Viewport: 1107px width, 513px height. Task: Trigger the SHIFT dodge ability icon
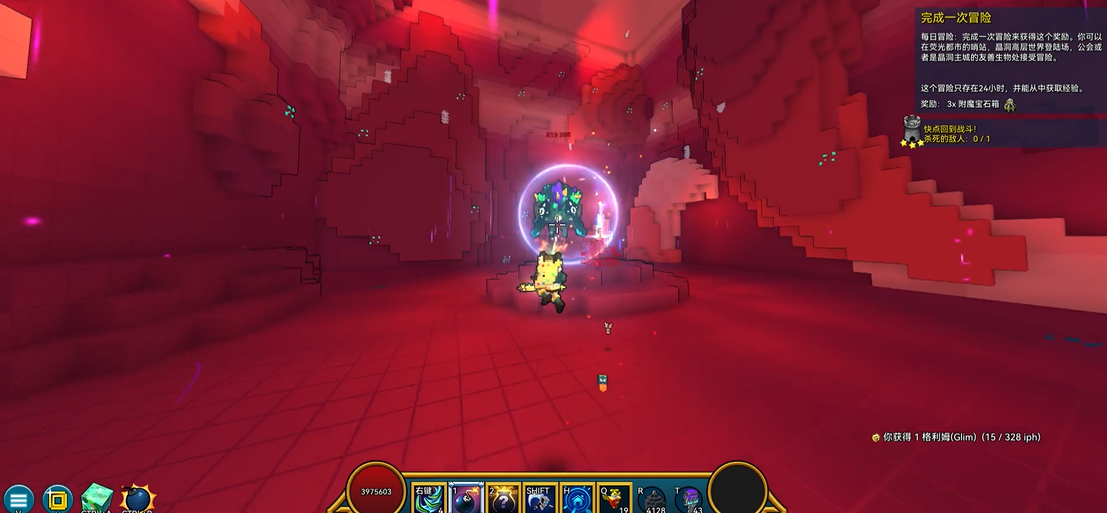tap(540, 499)
